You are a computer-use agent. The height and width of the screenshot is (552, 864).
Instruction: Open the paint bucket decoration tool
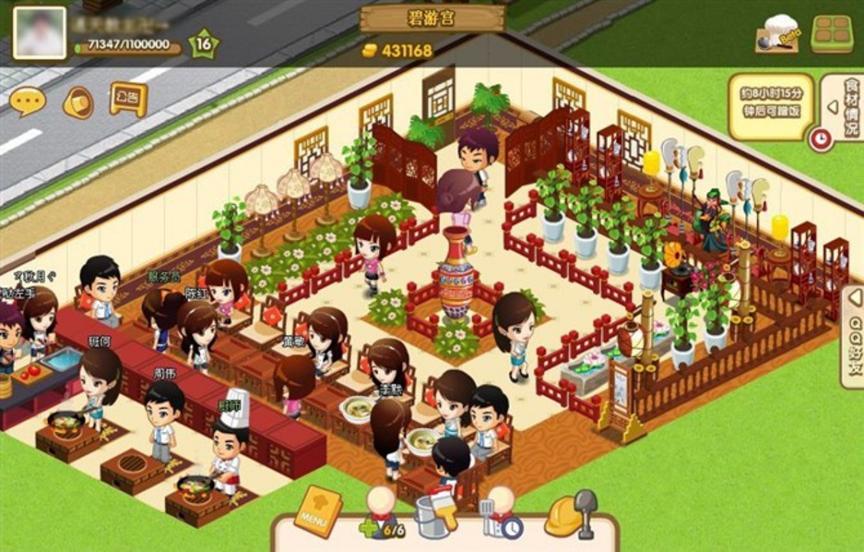[437, 512]
